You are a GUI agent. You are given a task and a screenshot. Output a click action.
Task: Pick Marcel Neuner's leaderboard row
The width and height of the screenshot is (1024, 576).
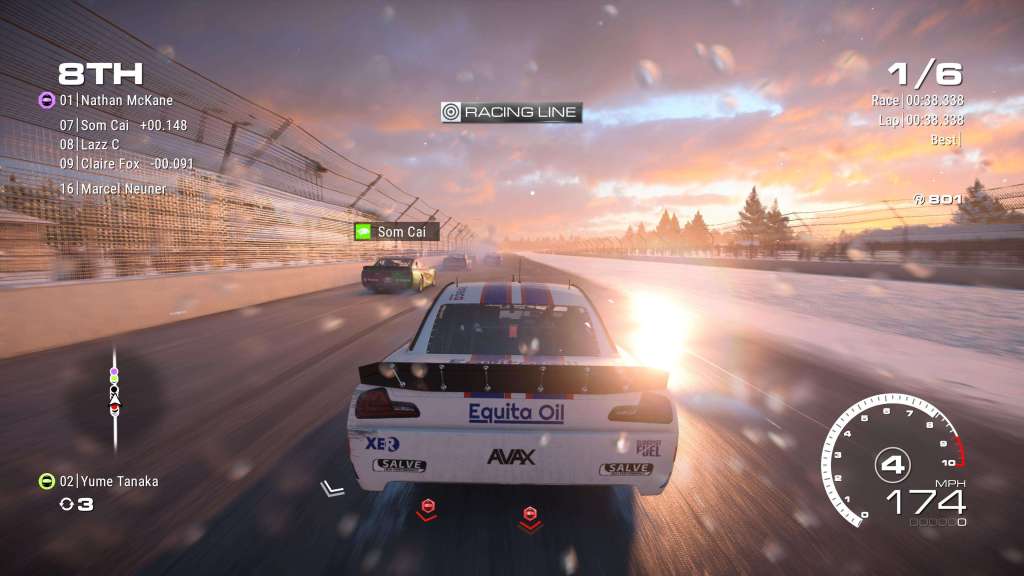[x=112, y=188]
